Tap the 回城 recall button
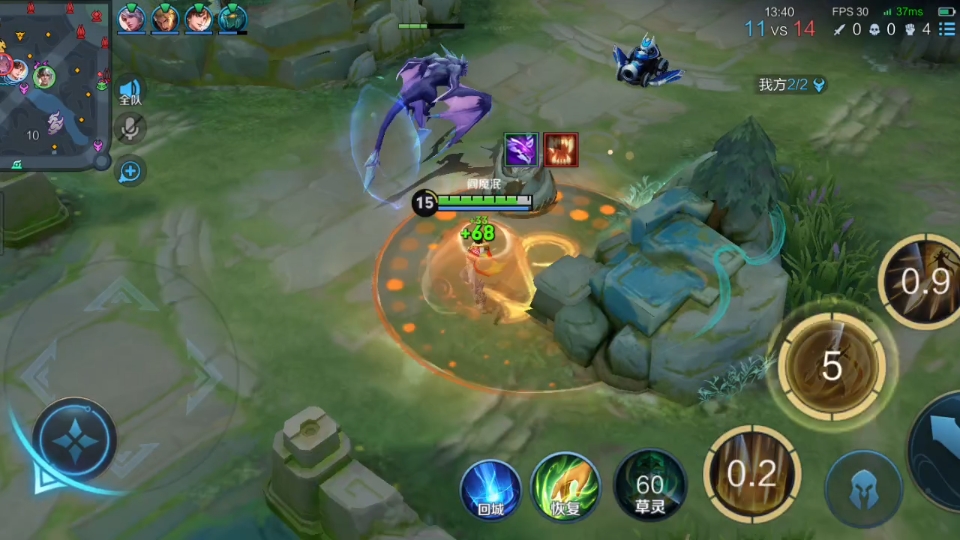The height and width of the screenshot is (540, 960). [x=490, y=488]
